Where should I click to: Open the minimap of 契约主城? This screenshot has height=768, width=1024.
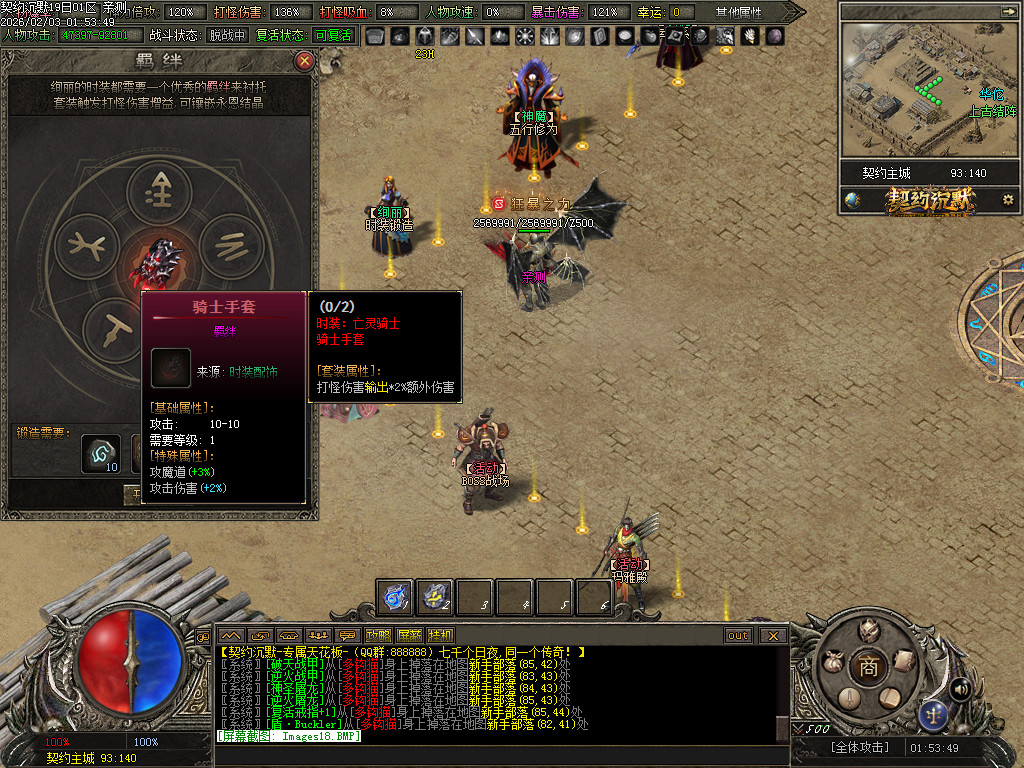(x=922, y=88)
